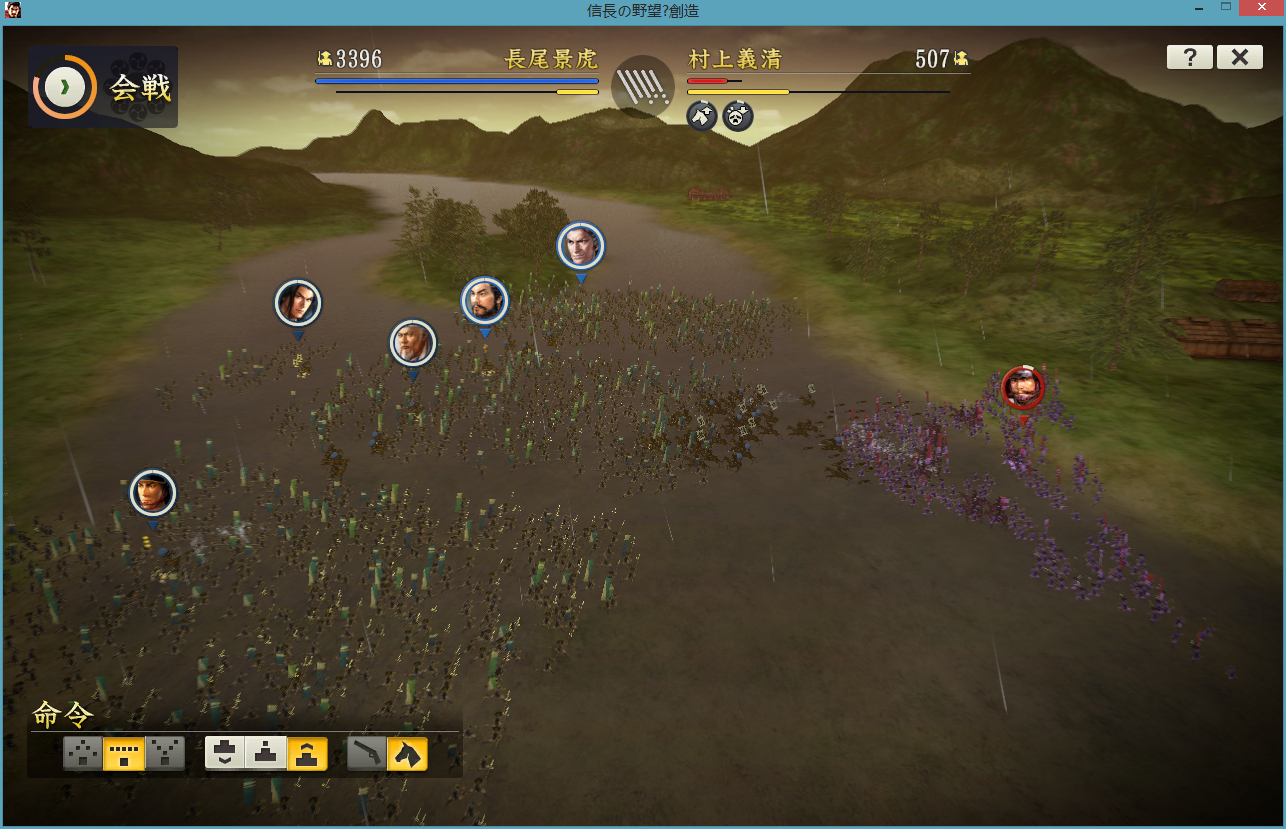Click the battle speed play button
Image resolution: width=1286 pixels, height=829 pixels.
(65, 87)
